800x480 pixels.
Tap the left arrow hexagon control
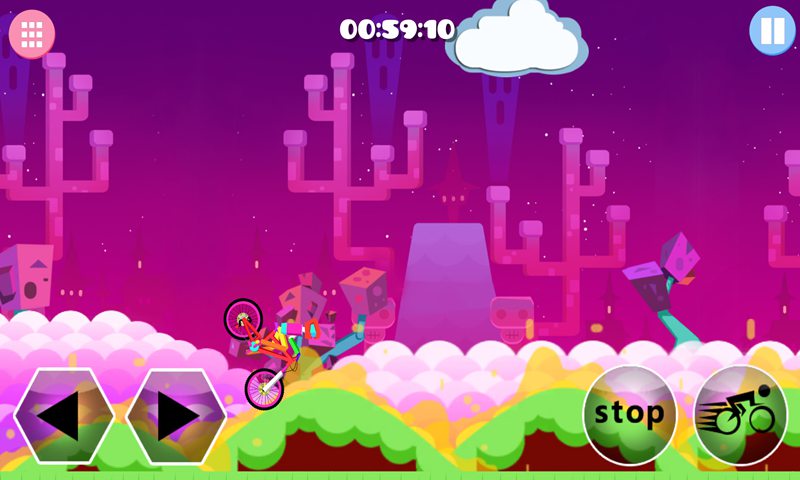(x=64, y=416)
